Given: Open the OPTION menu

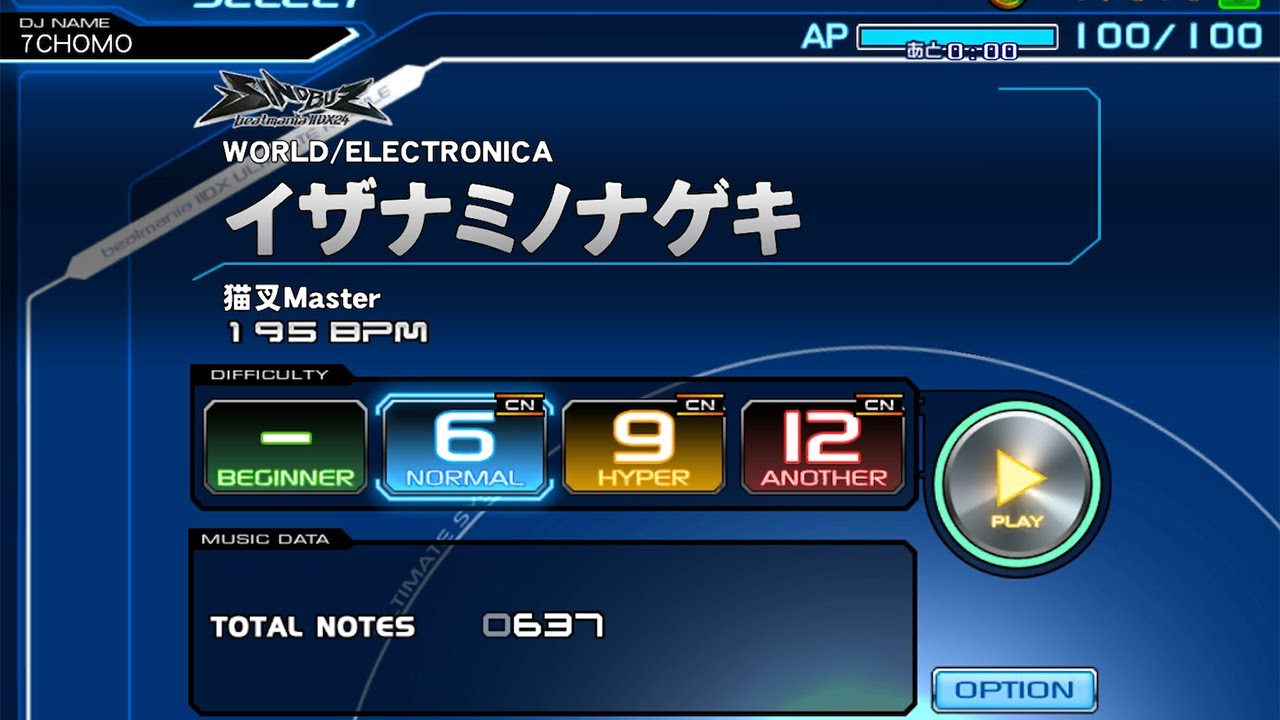Looking at the screenshot, I should [x=1014, y=690].
